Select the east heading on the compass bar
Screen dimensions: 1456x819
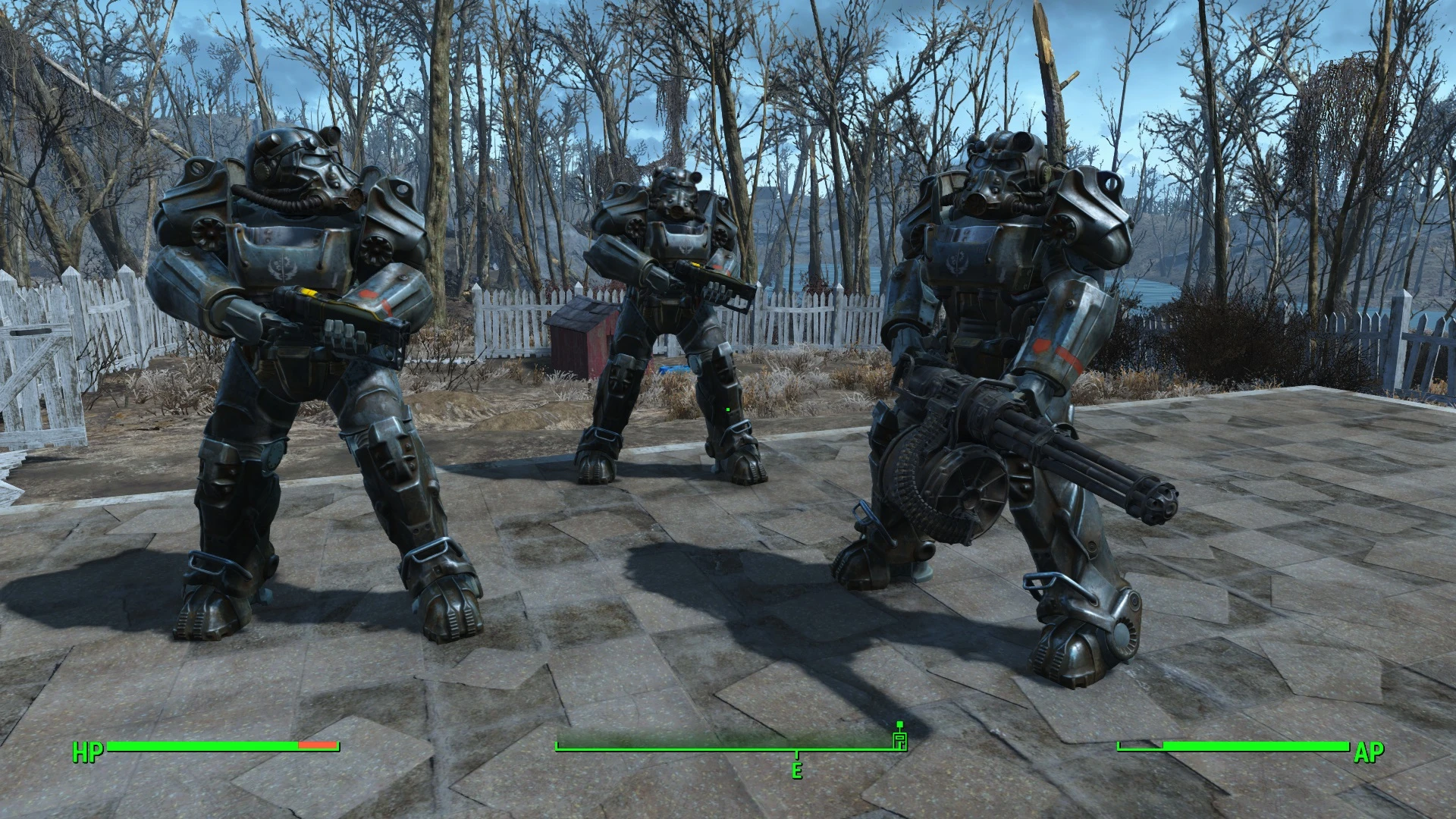pyautogui.click(x=796, y=770)
